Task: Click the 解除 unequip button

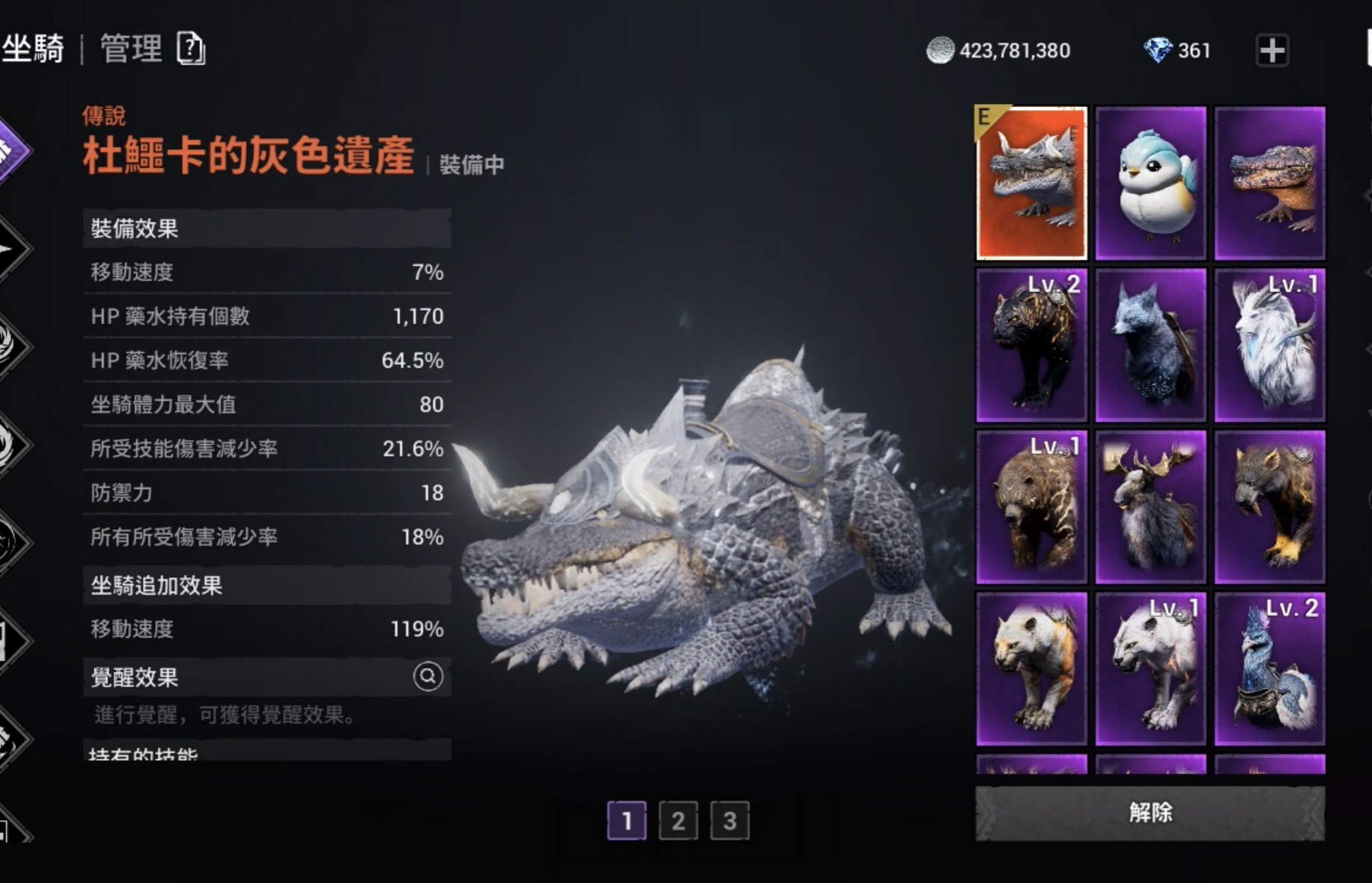Action: click(1150, 813)
